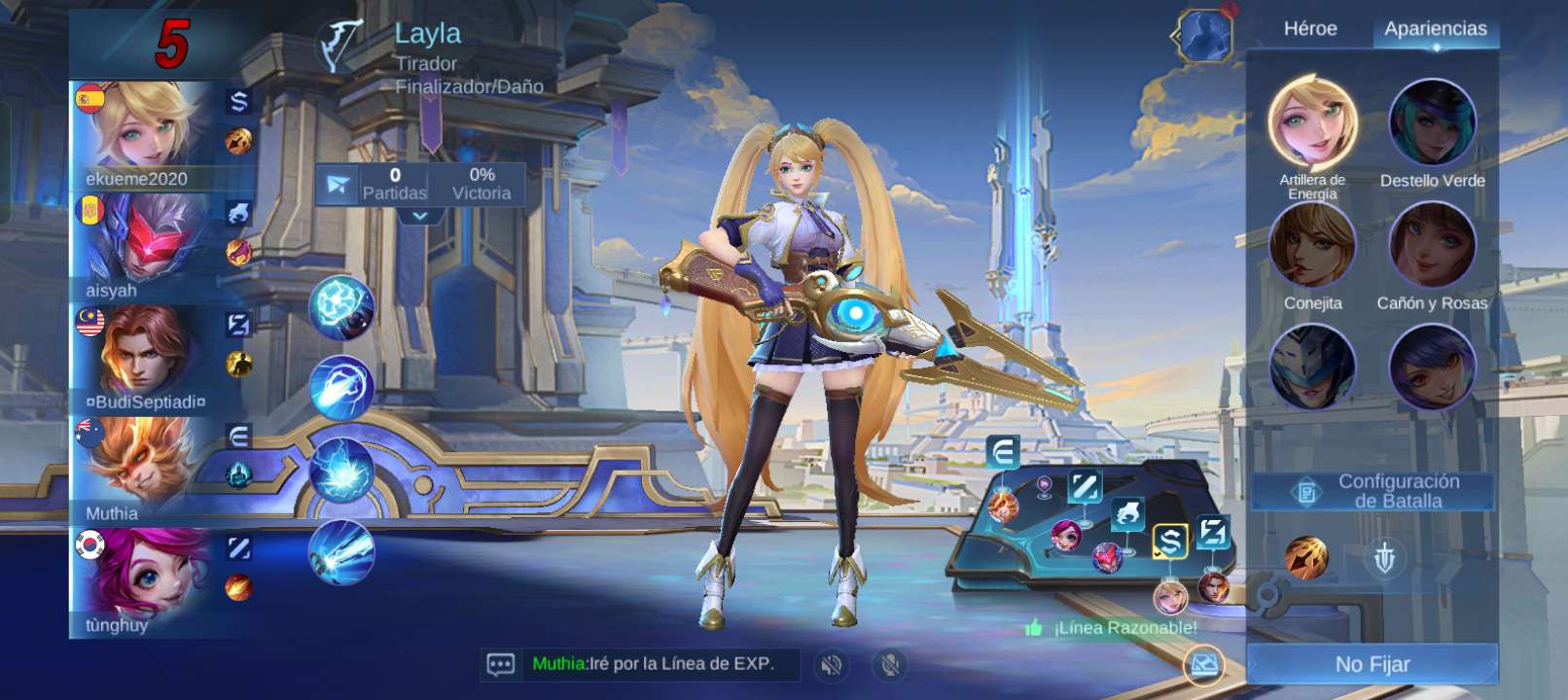Image resolution: width=1568 pixels, height=700 pixels.
Task: Open Configuración de Batalla
Action: click(1373, 491)
